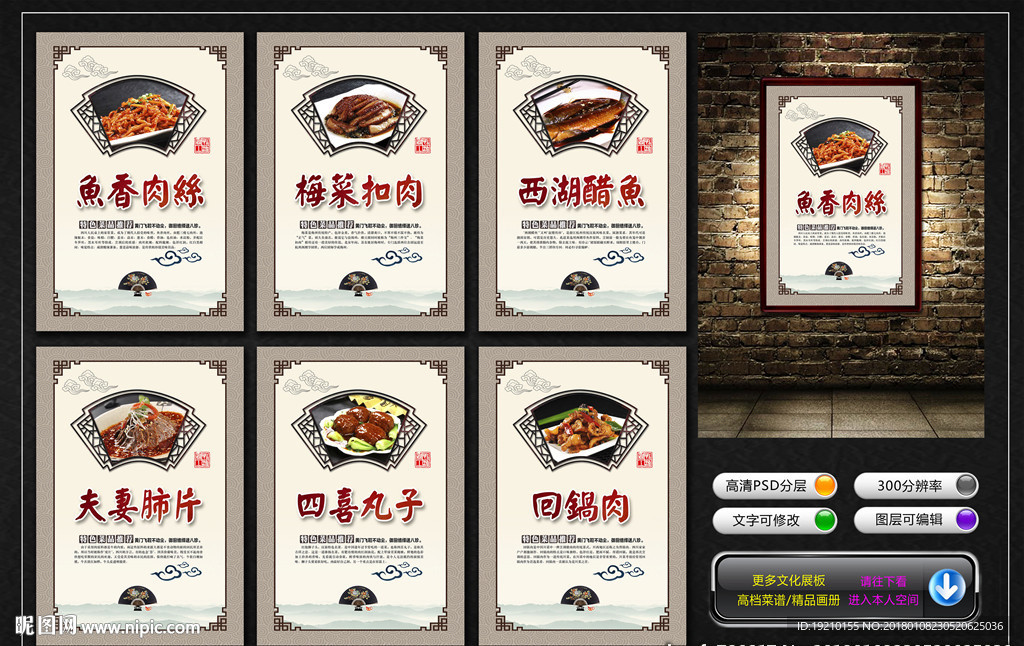The height and width of the screenshot is (646, 1024).
Task: Follow the 进入本人空间 link
Action: (883, 600)
